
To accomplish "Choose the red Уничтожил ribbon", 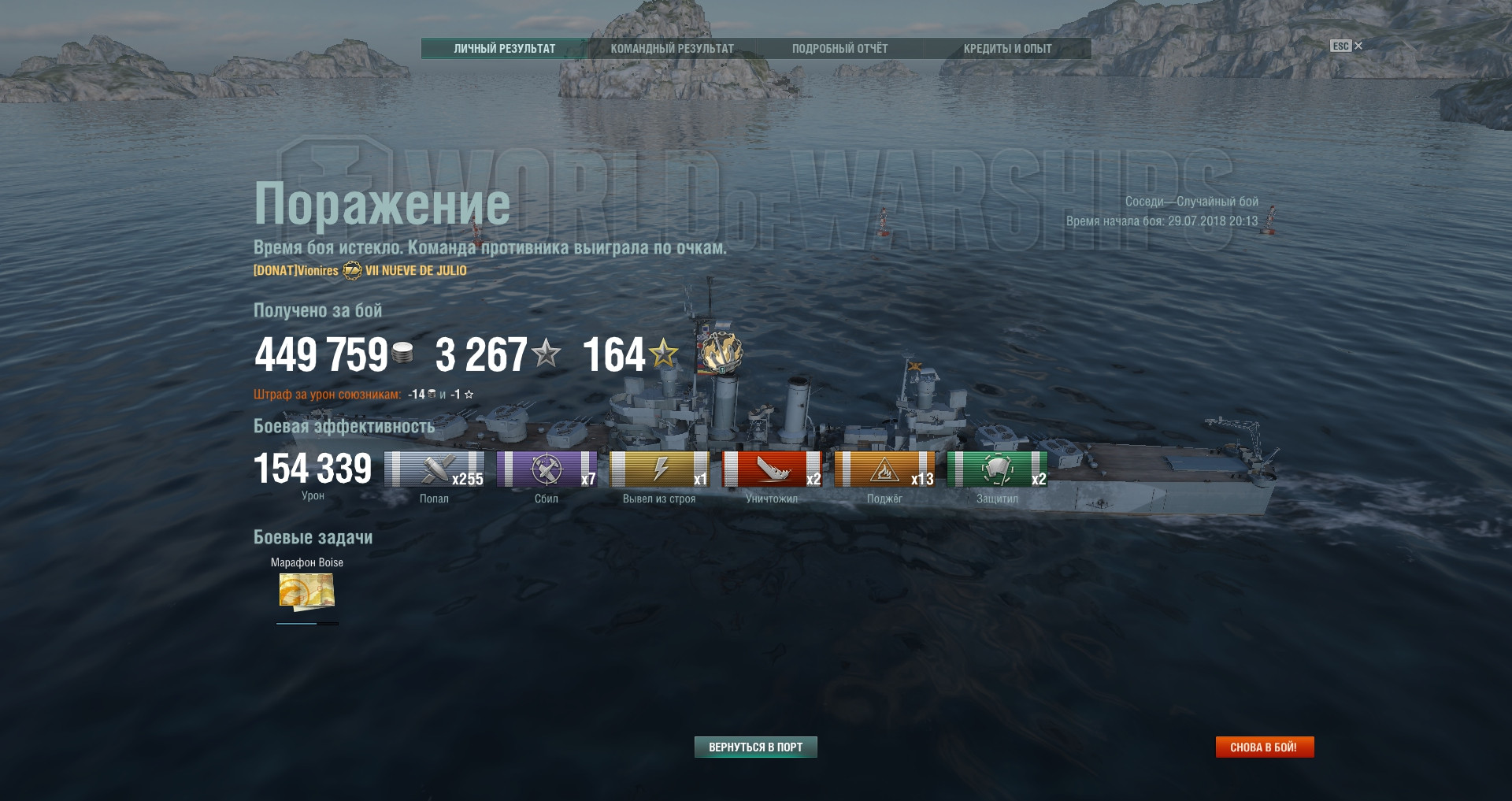I will pyautogui.click(x=772, y=469).
